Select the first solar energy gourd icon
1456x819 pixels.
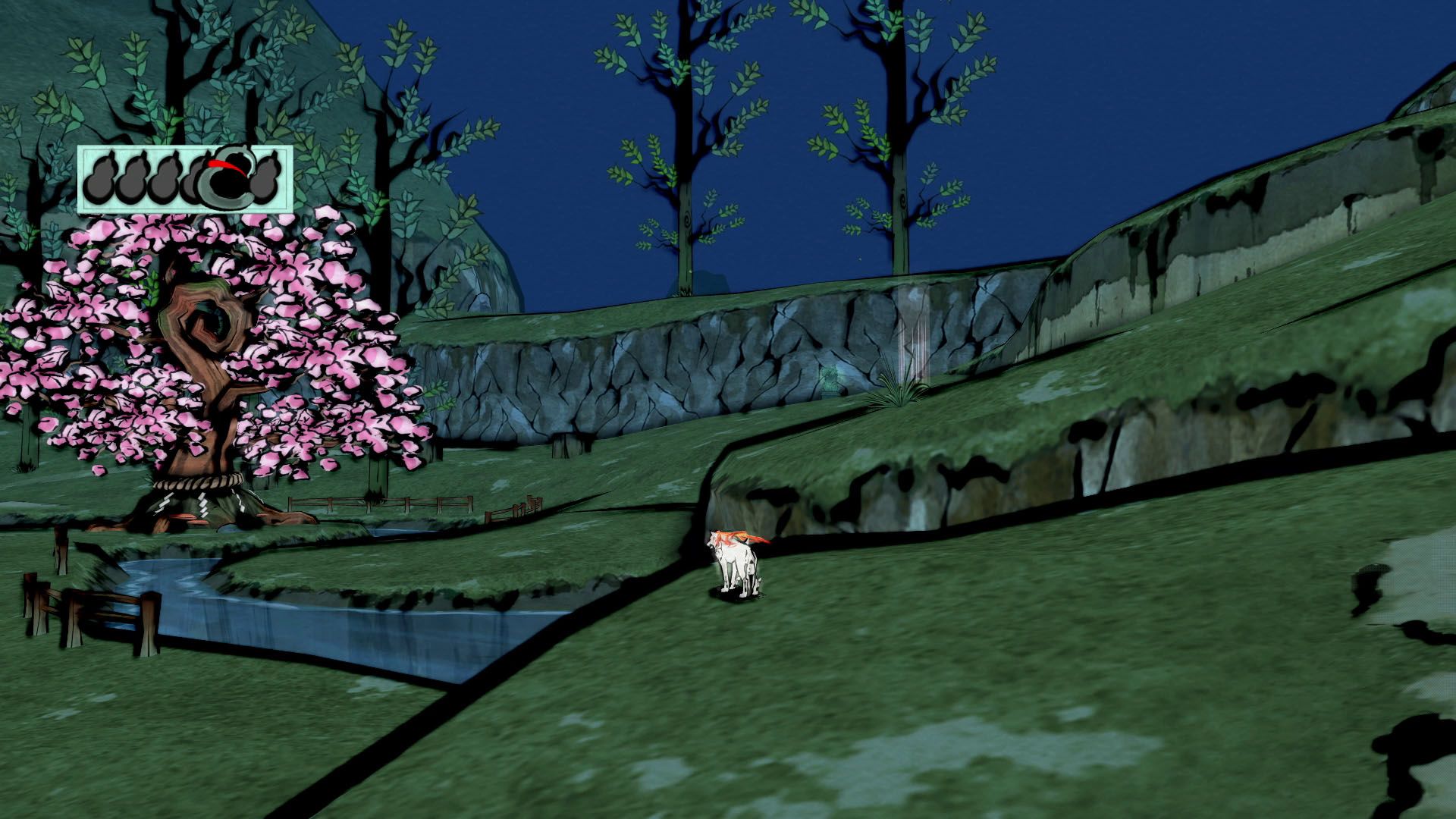click(99, 178)
